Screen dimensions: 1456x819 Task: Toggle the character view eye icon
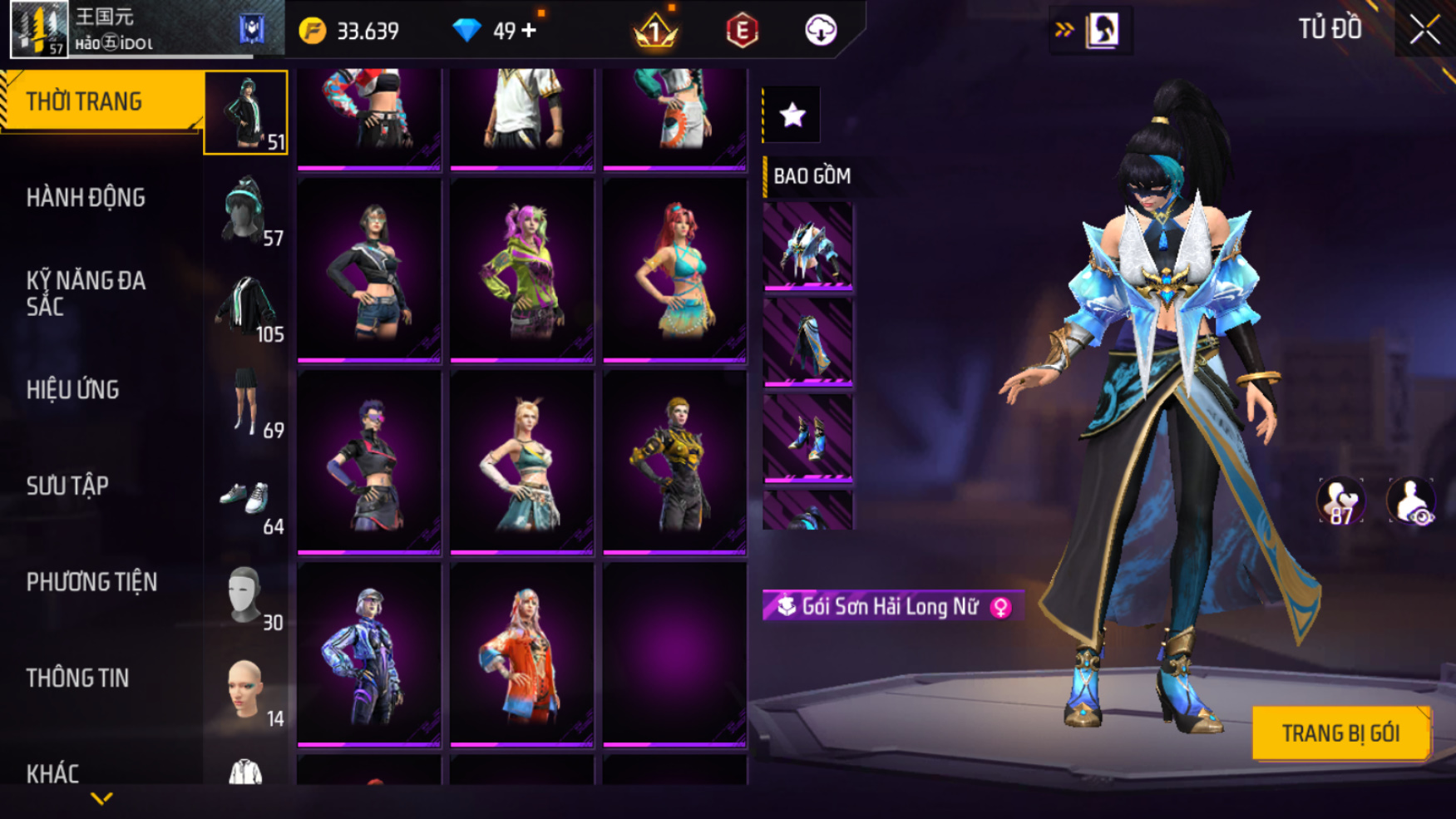(x=1411, y=501)
